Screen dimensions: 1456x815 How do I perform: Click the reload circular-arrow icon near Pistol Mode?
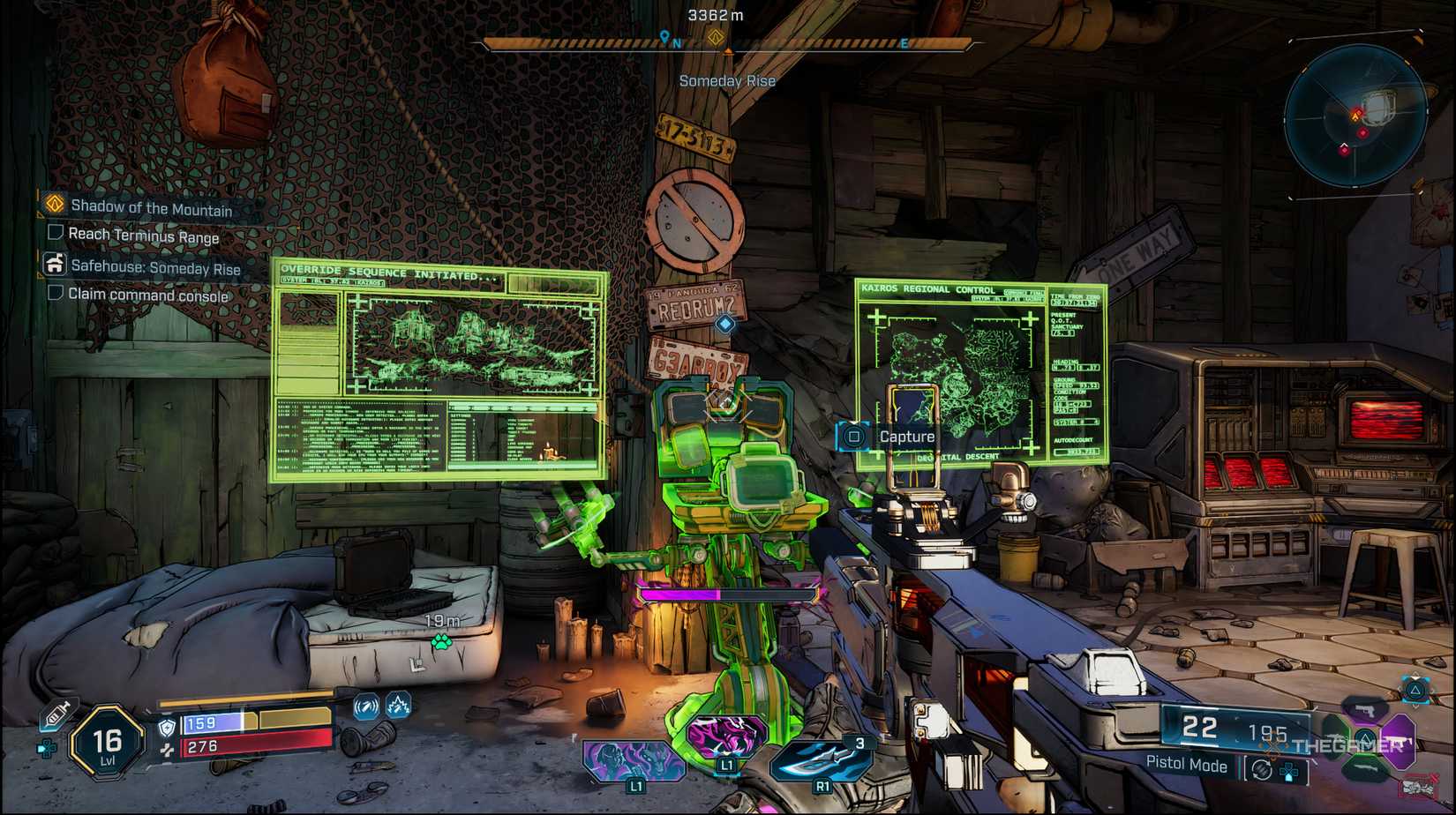pyautogui.click(x=1261, y=769)
